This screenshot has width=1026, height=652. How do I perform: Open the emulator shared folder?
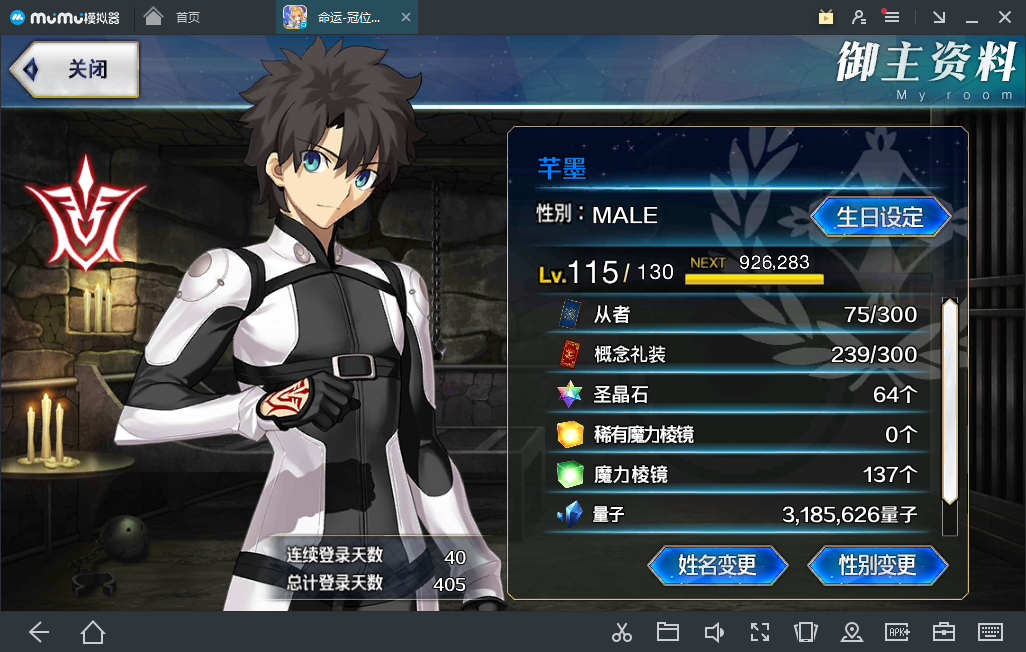click(668, 631)
